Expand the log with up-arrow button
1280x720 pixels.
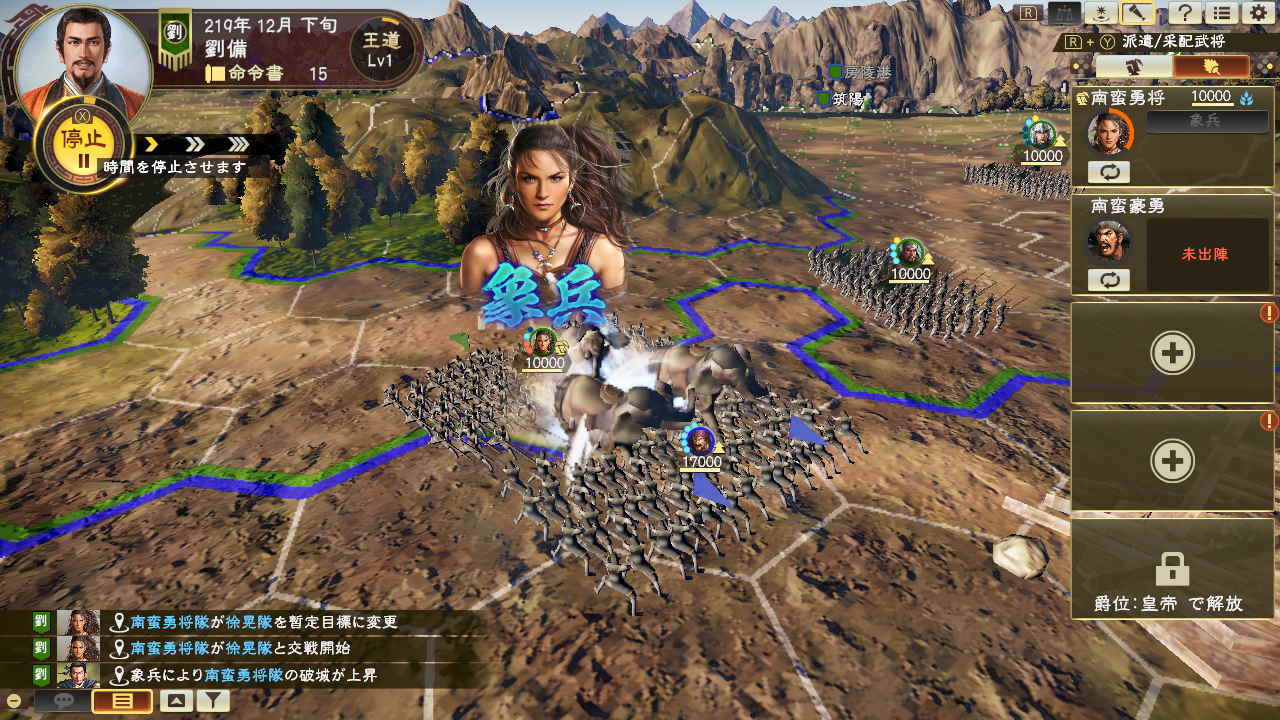point(176,701)
